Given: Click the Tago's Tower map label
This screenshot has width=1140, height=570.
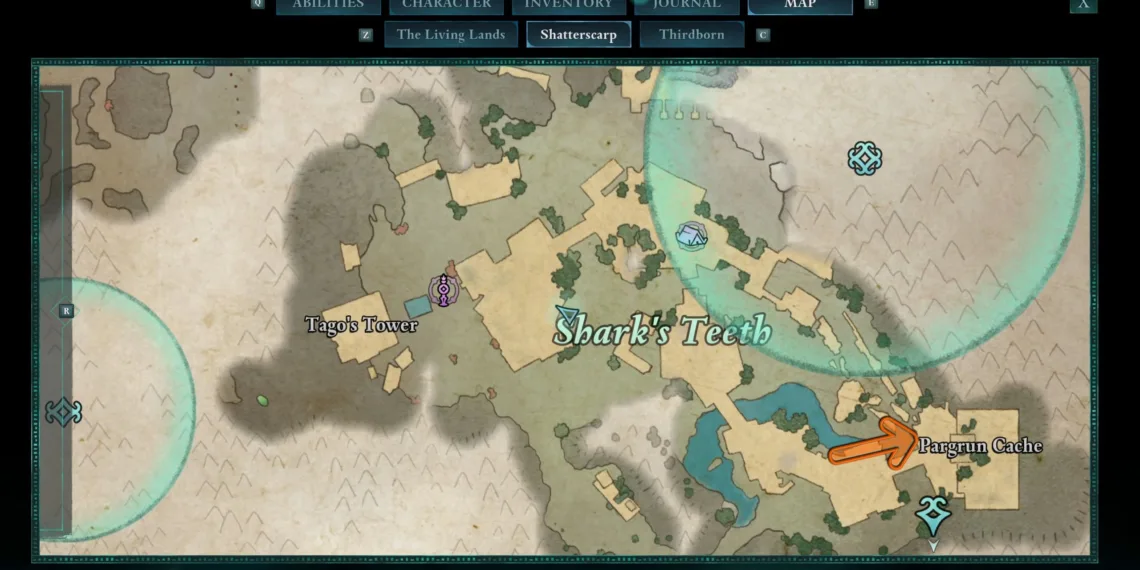Looking at the screenshot, I should point(361,325).
